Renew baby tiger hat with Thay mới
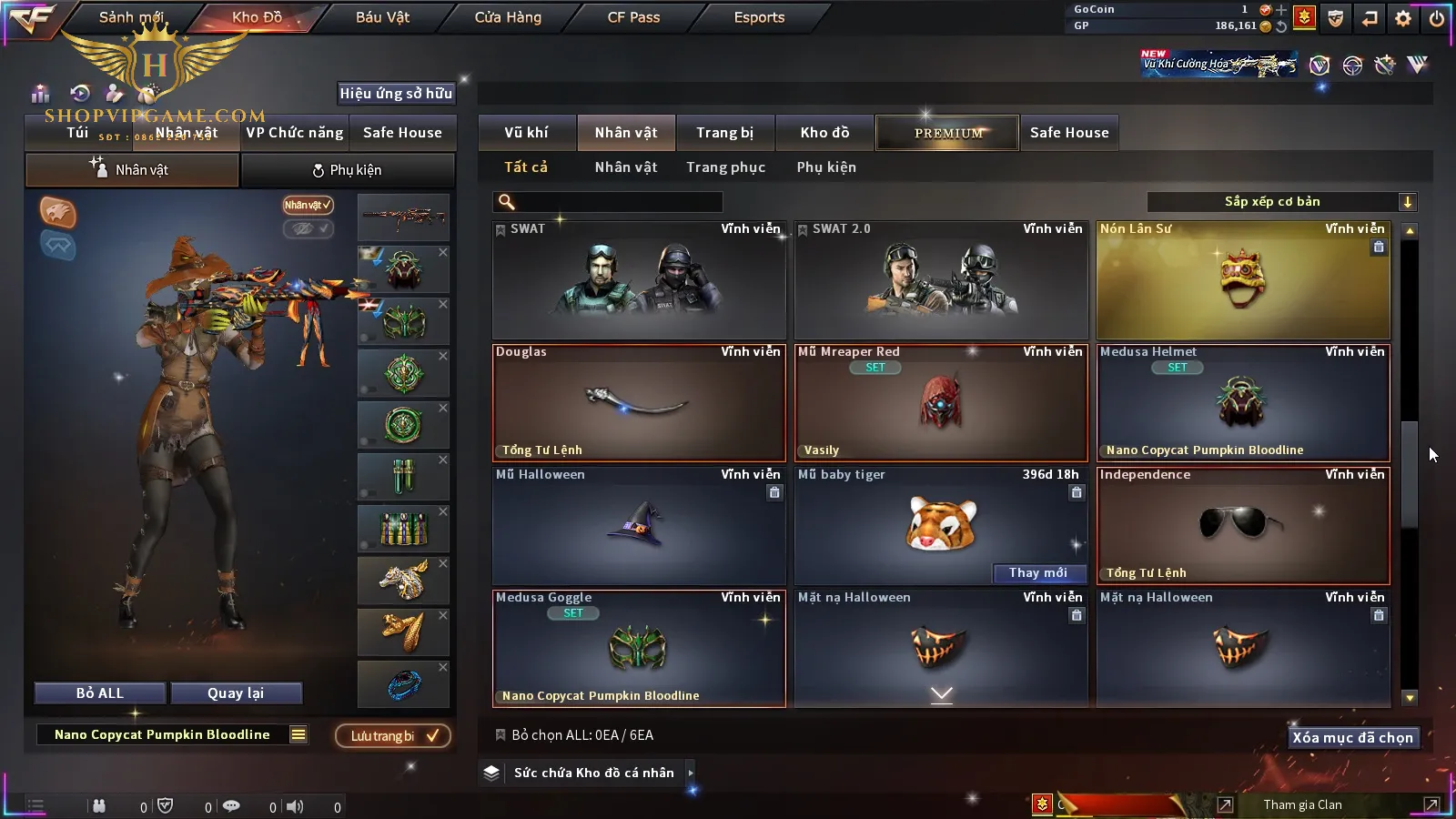1456x819 pixels. (1037, 572)
